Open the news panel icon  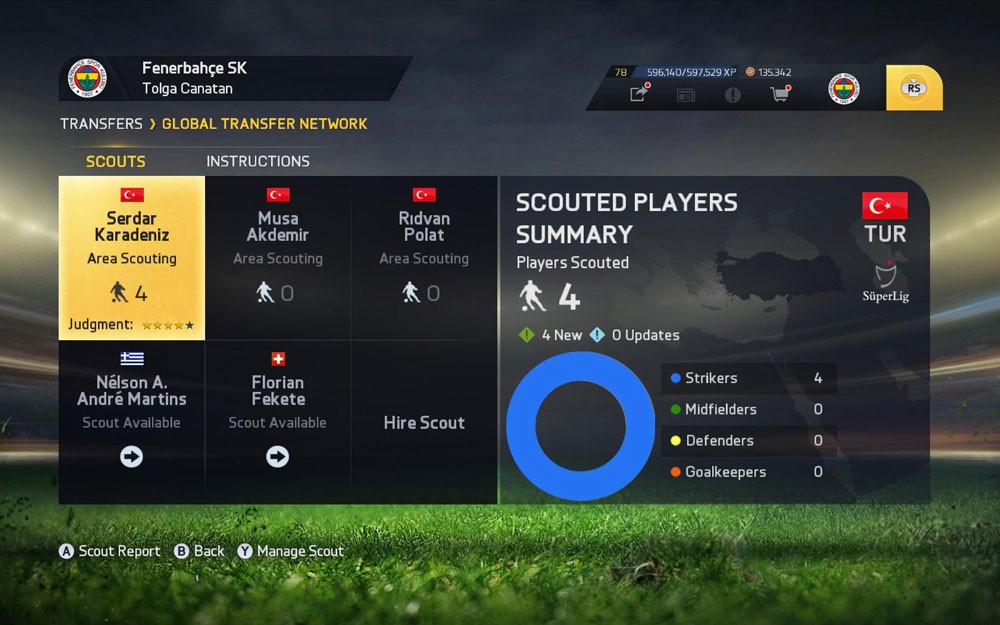[685, 94]
